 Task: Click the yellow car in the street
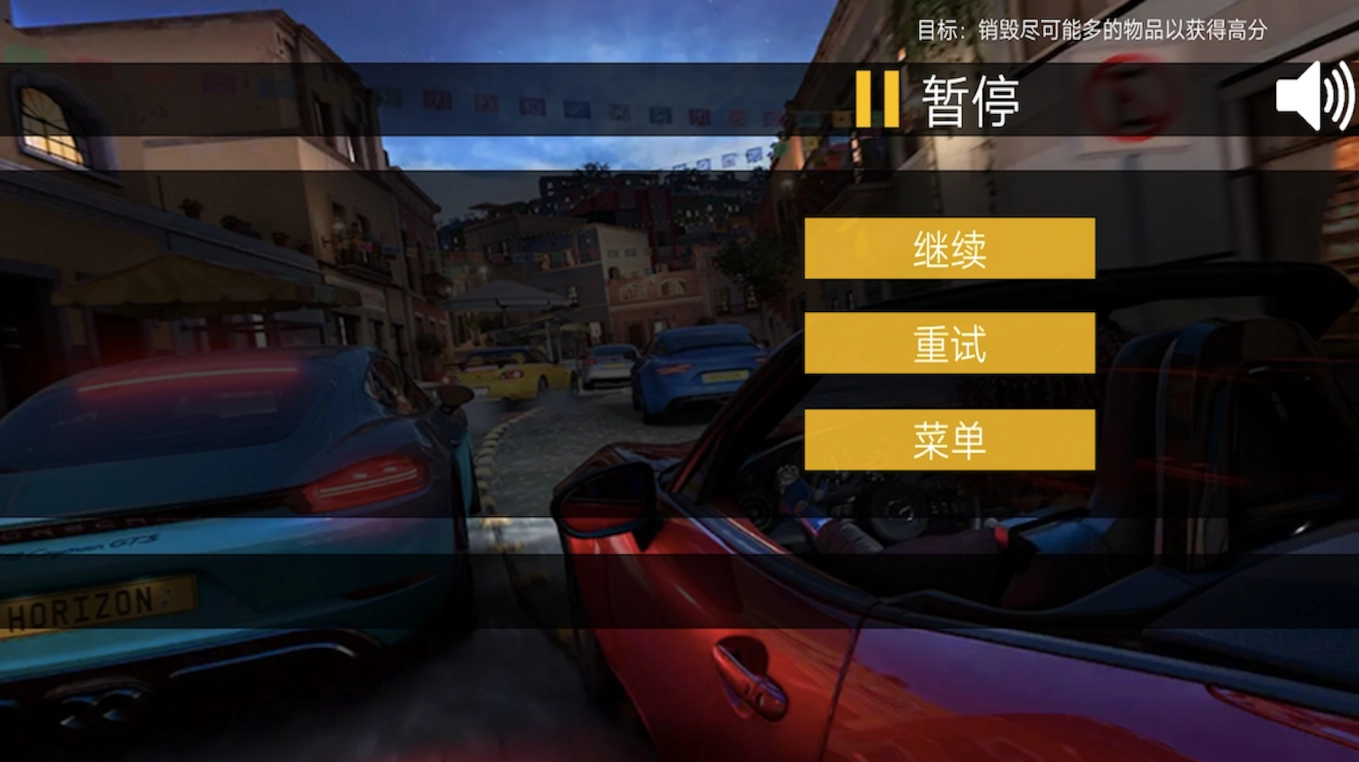coord(510,375)
